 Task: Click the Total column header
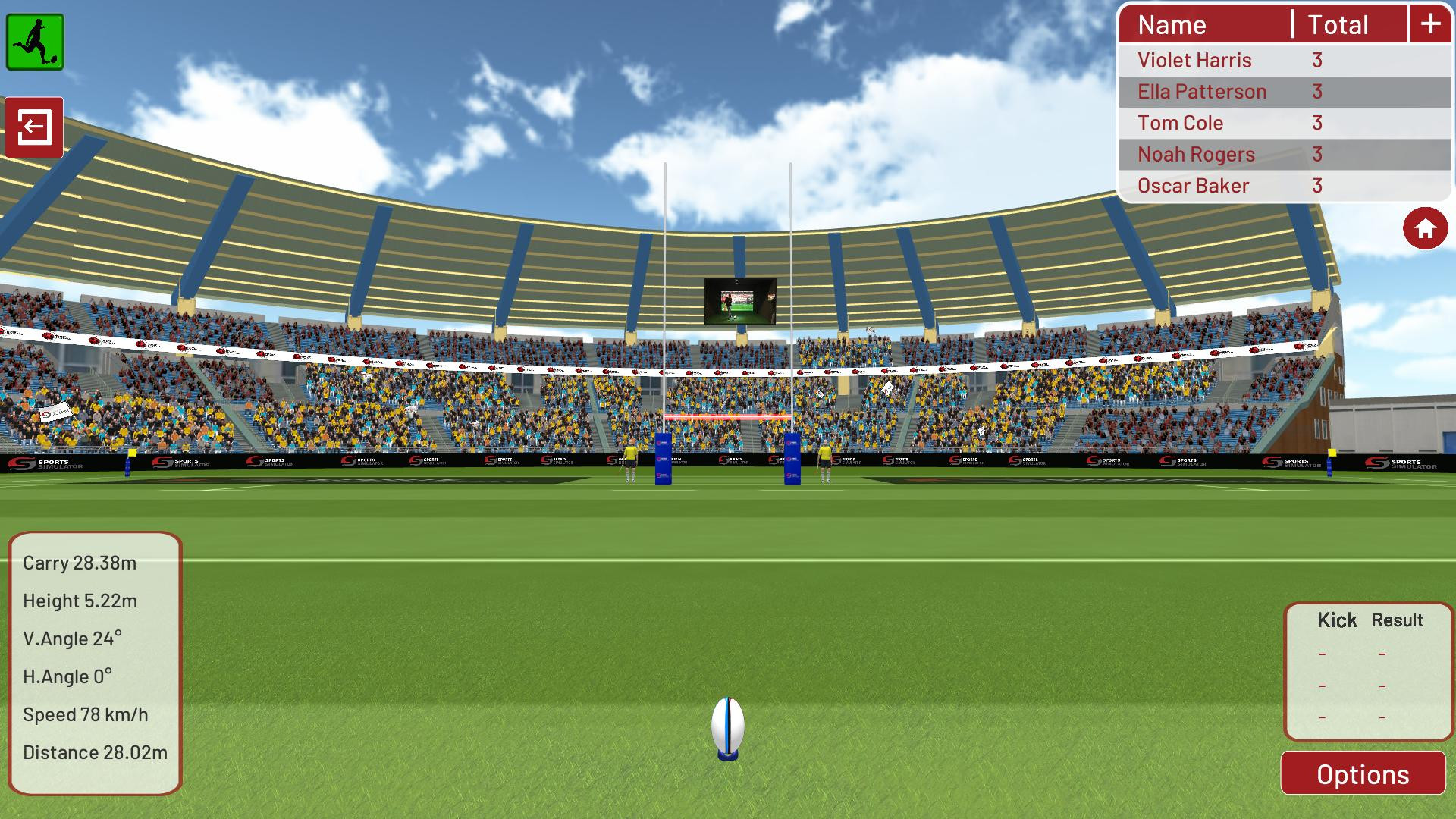coord(1338,24)
